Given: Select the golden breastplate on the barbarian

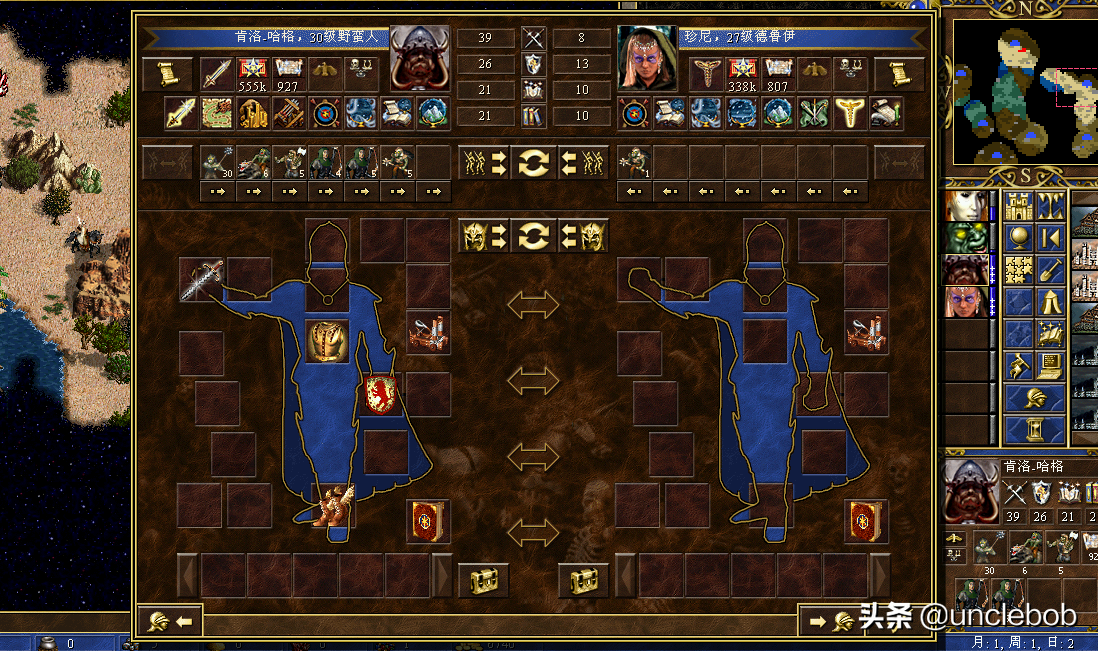Looking at the screenshot, I should coord(327,341).
